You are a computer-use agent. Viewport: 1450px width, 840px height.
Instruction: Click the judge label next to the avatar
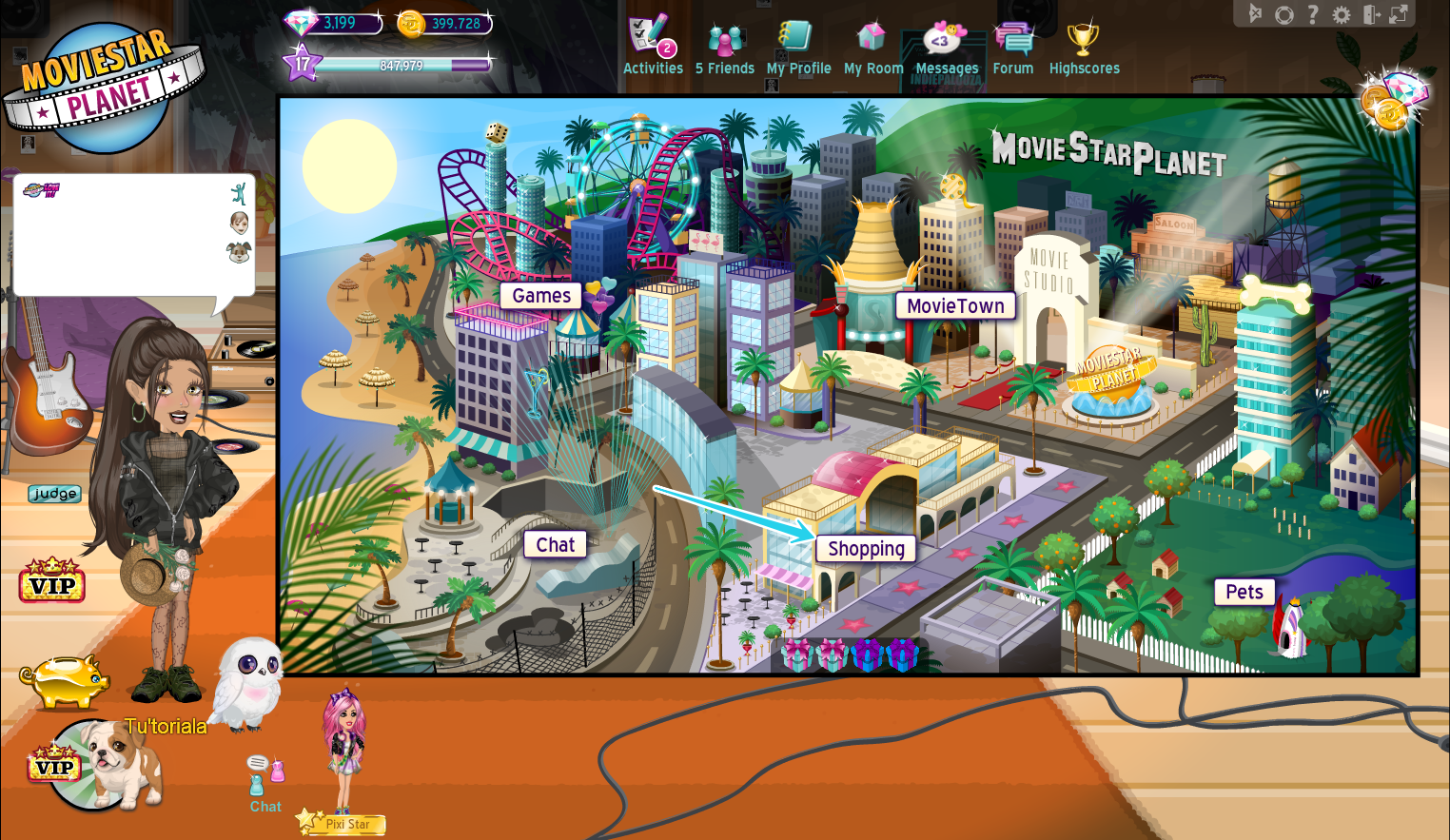tap(53, 494)
